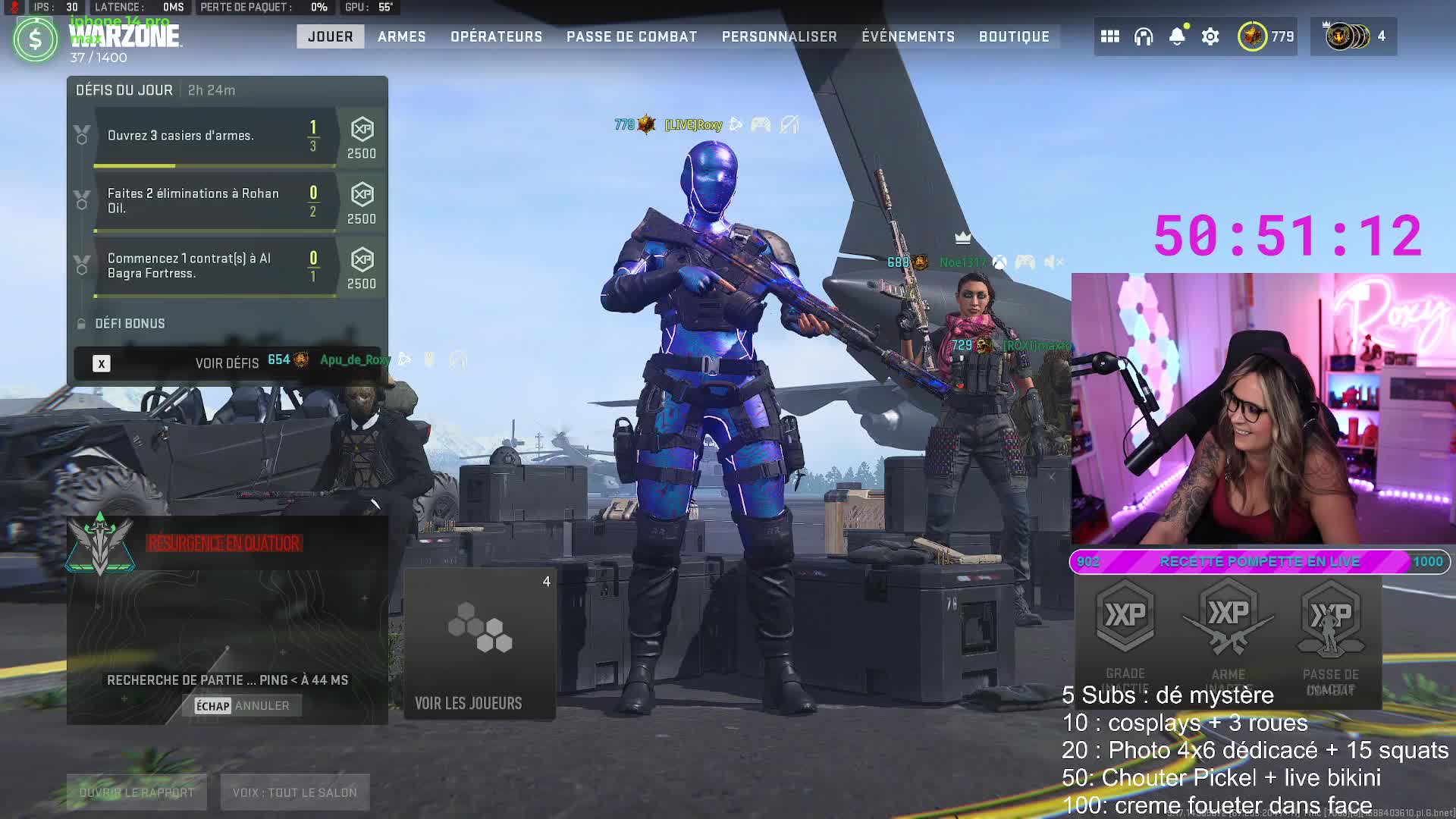Viewport: 1456px width, 819px height.
Task: Close the daily challenges panel
Action: tap(102, 363)
